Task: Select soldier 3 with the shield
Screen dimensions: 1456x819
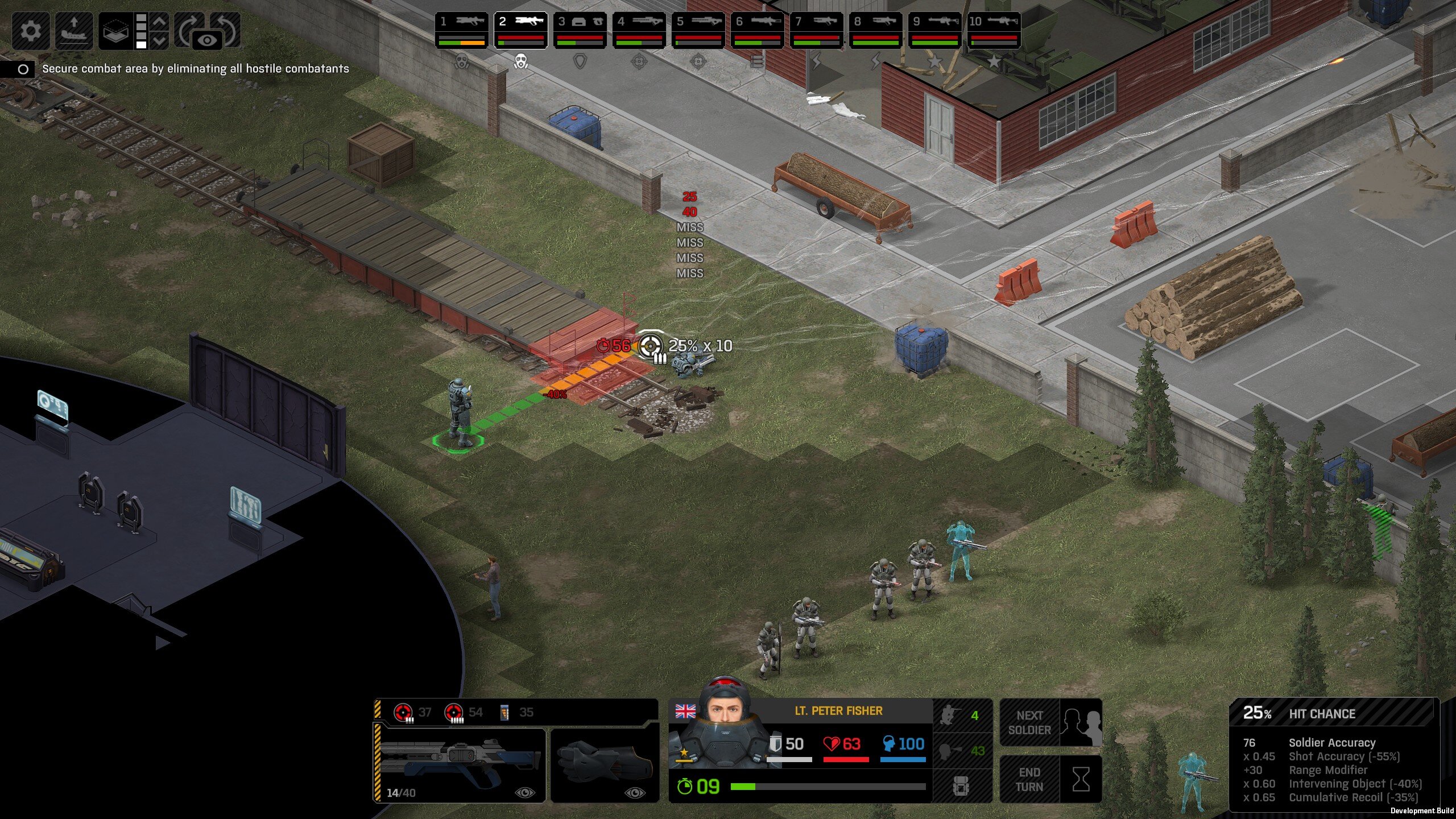Action: [x=580, y=30]
